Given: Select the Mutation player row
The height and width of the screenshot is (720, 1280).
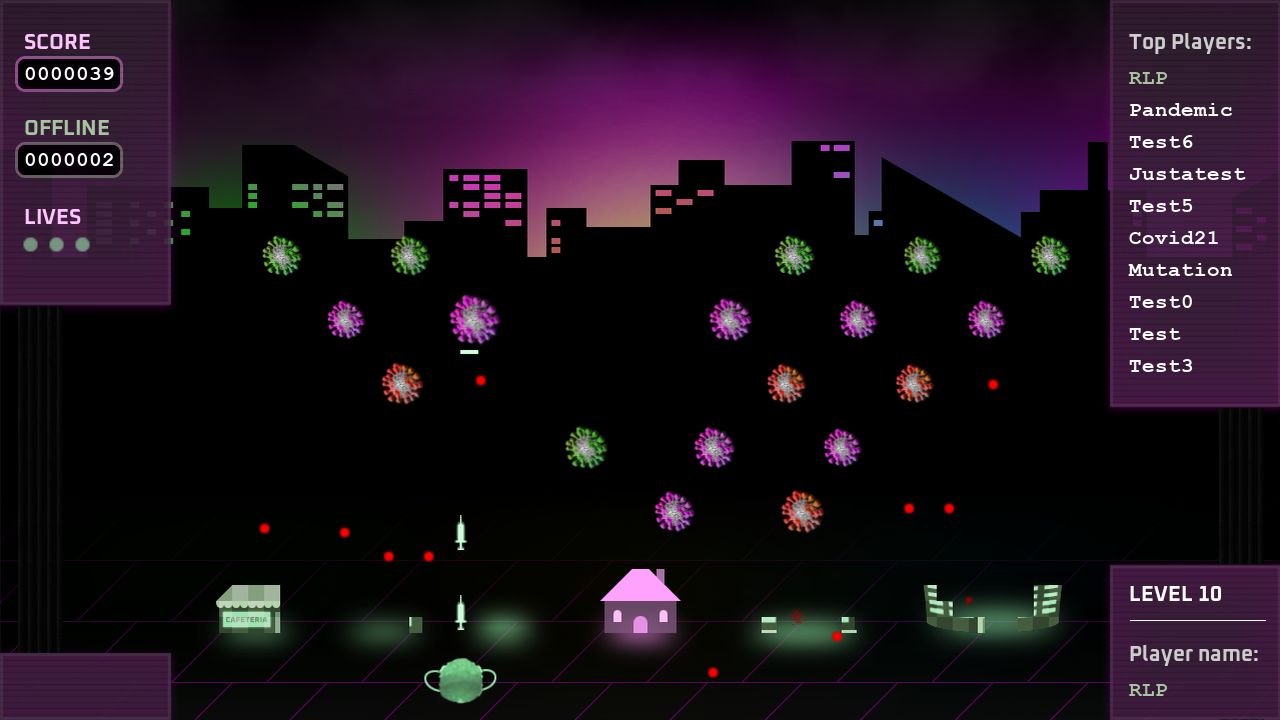Looking at the screenshot, I should [1180, 270].
